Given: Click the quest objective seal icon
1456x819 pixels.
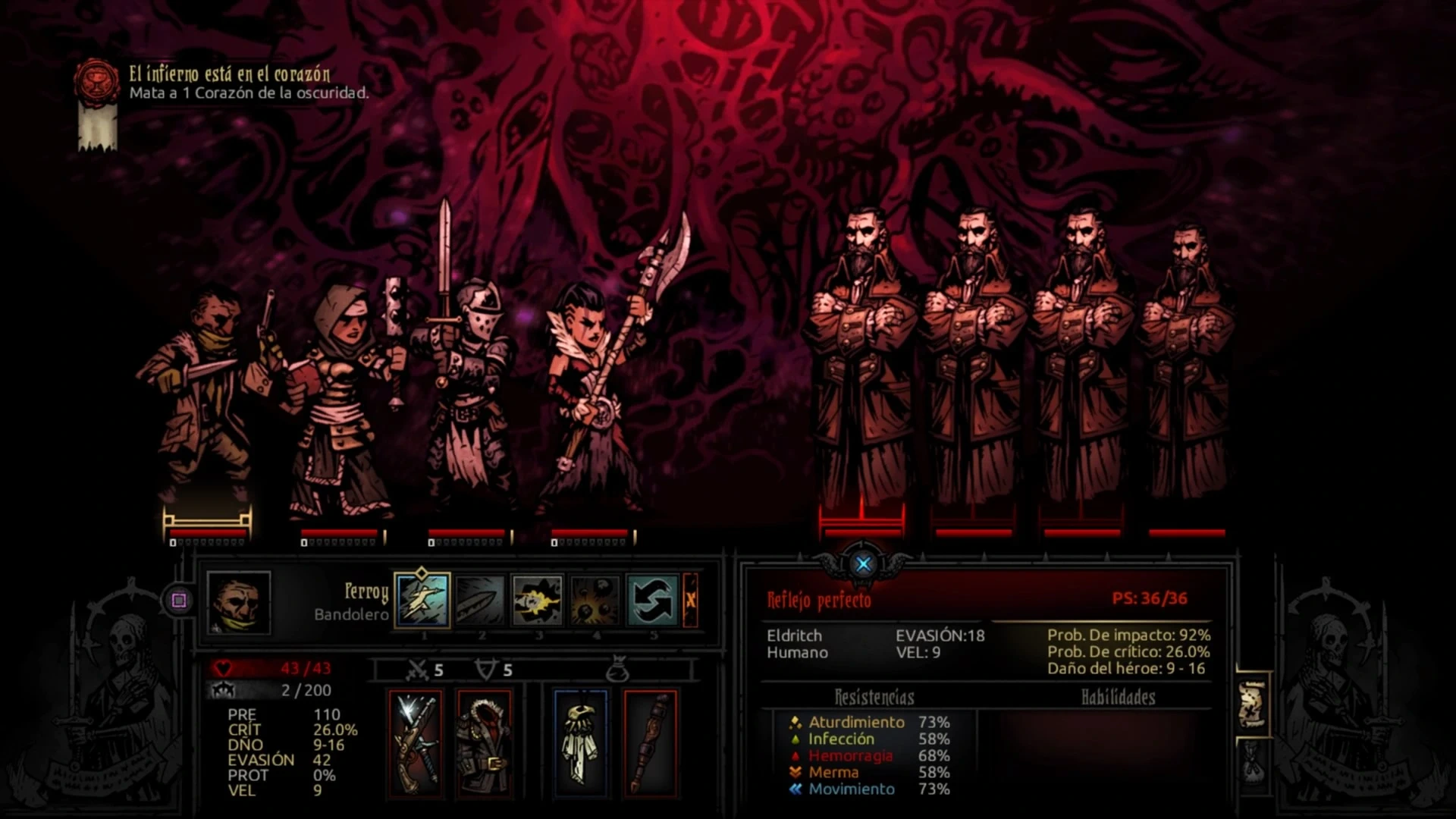Looking at the screenshot, I should (96, 81).
